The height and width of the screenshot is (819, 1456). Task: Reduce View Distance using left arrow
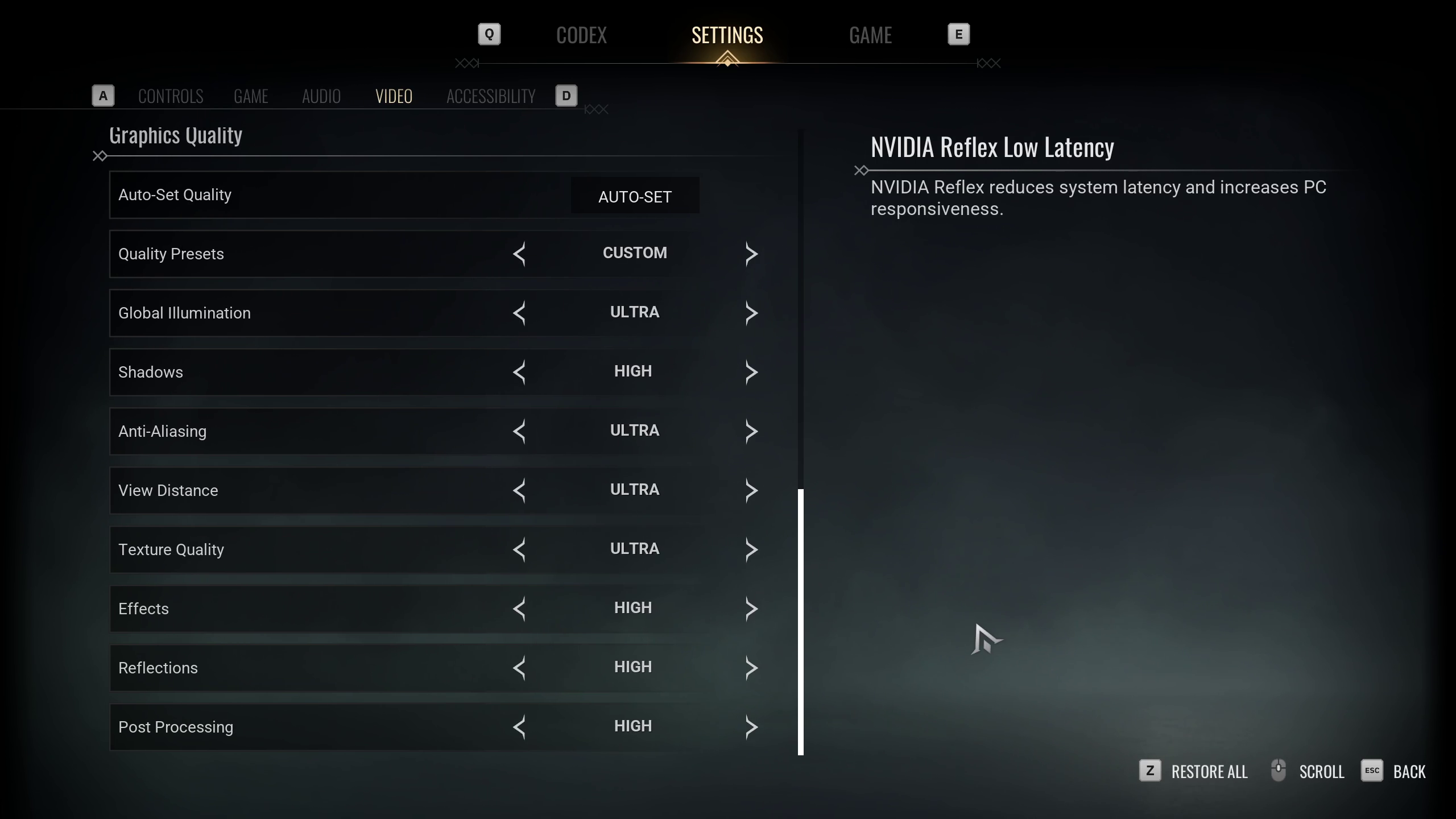click(519, 490)
